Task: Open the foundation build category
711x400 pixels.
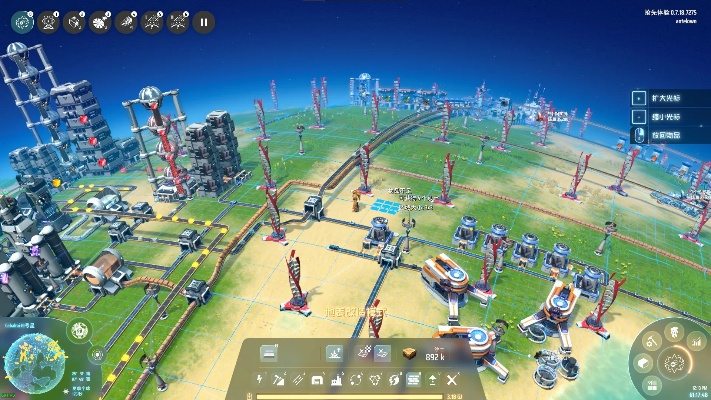Action: pos(413,380)
